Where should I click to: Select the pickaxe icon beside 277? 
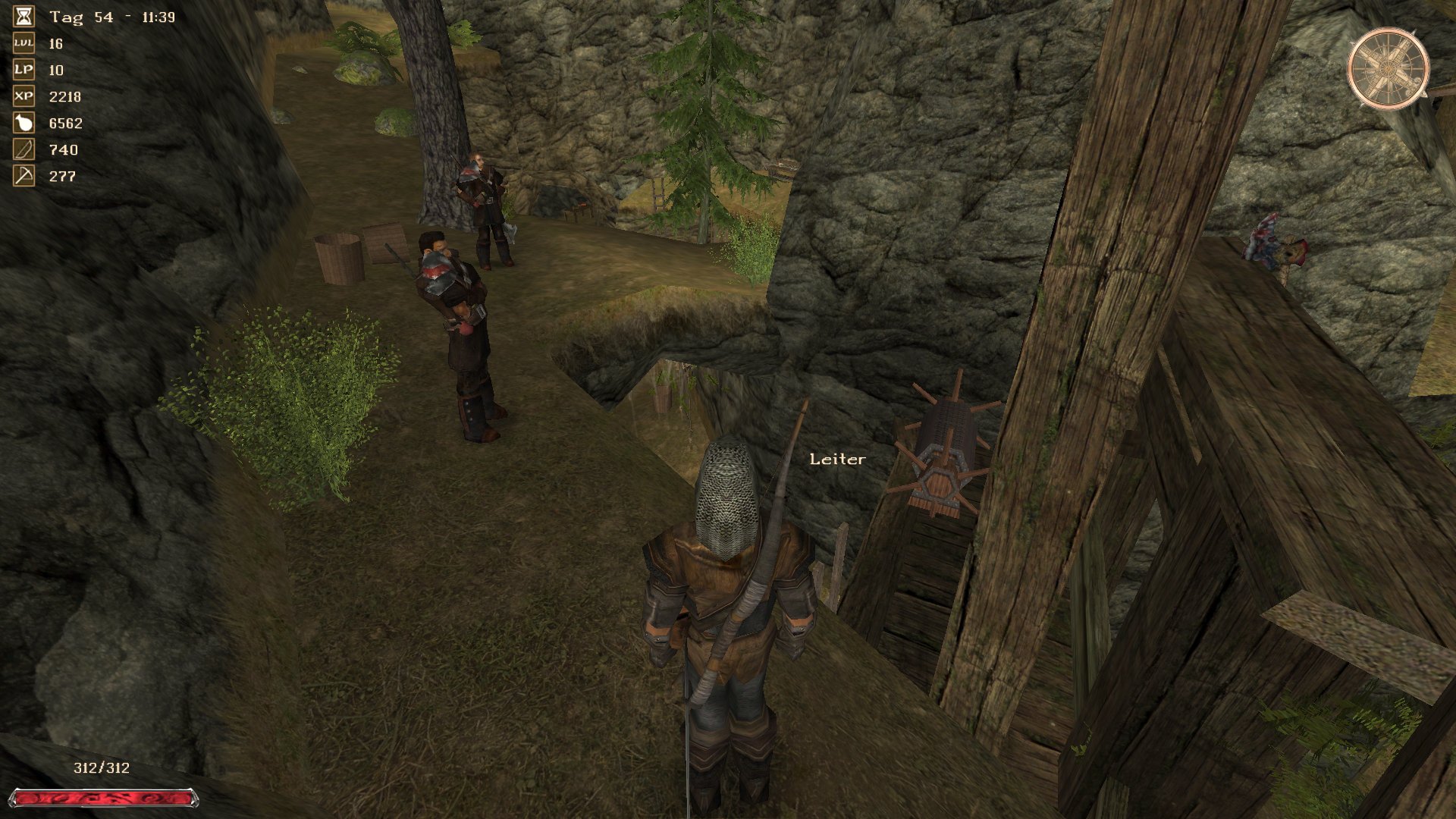tap(24, 176)
